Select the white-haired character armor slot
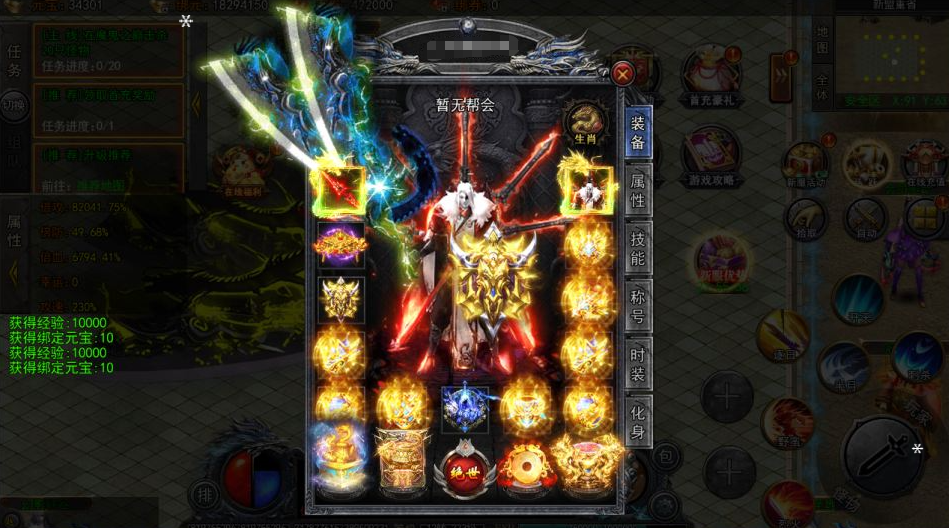 pos(586,190)
